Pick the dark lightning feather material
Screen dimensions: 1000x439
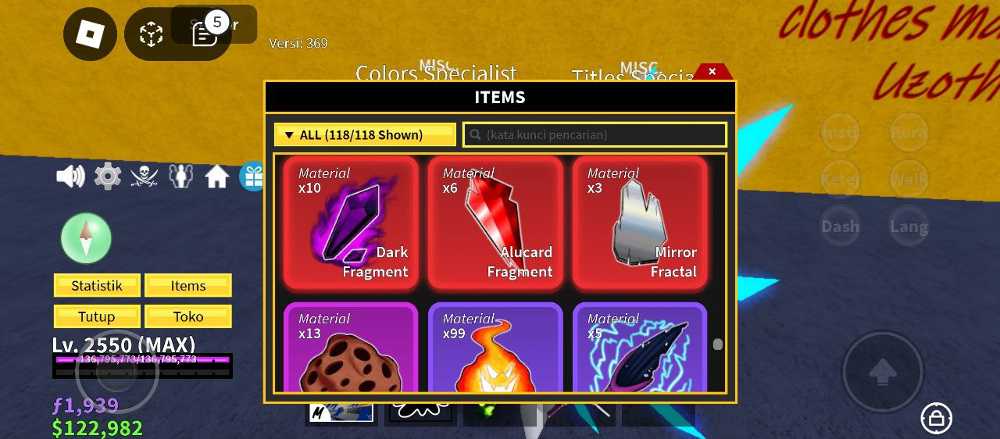click(639, 350)
